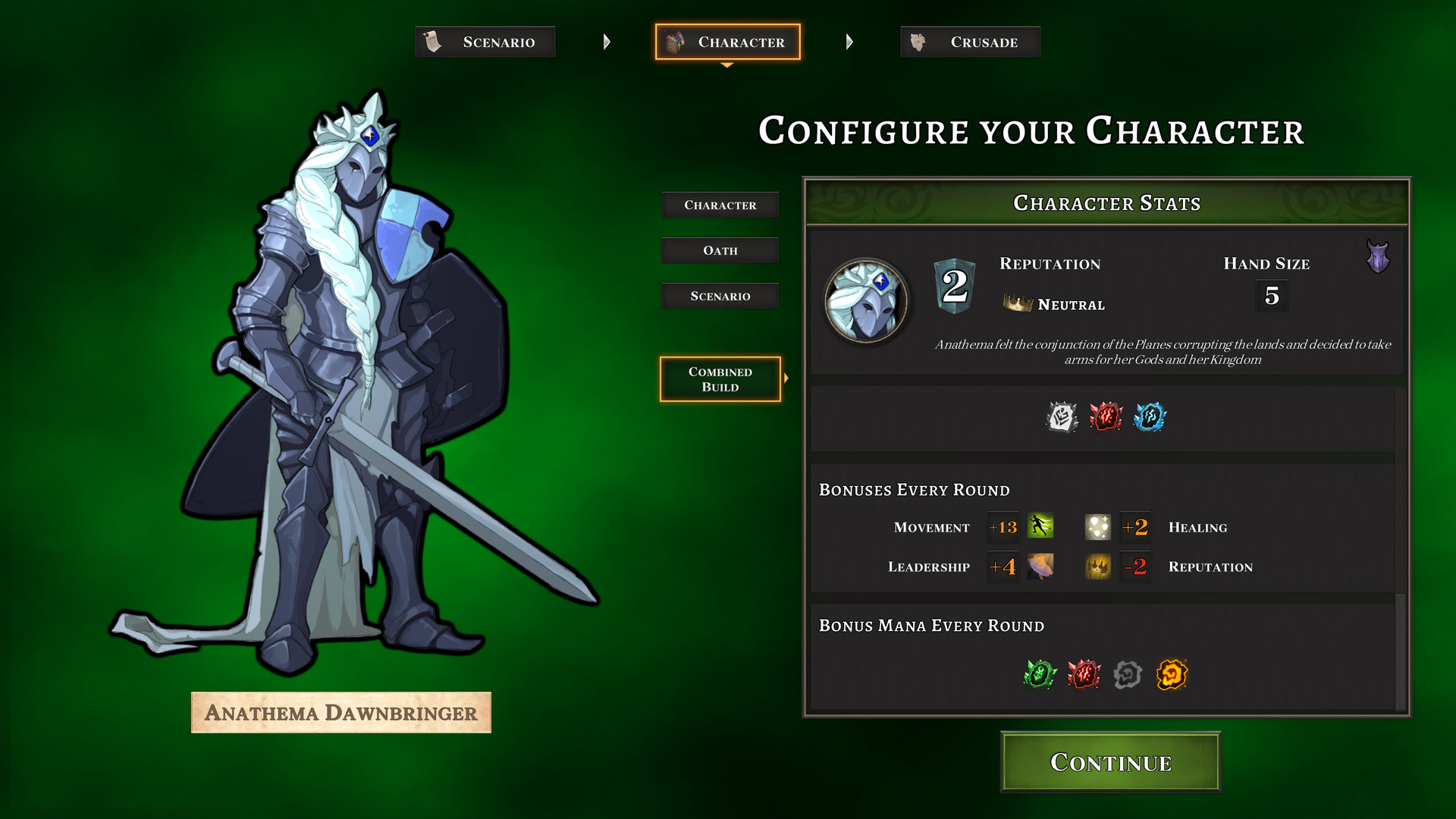
Task: Select the Oath option
Action: pyautogui.click(x=719, y=250)
